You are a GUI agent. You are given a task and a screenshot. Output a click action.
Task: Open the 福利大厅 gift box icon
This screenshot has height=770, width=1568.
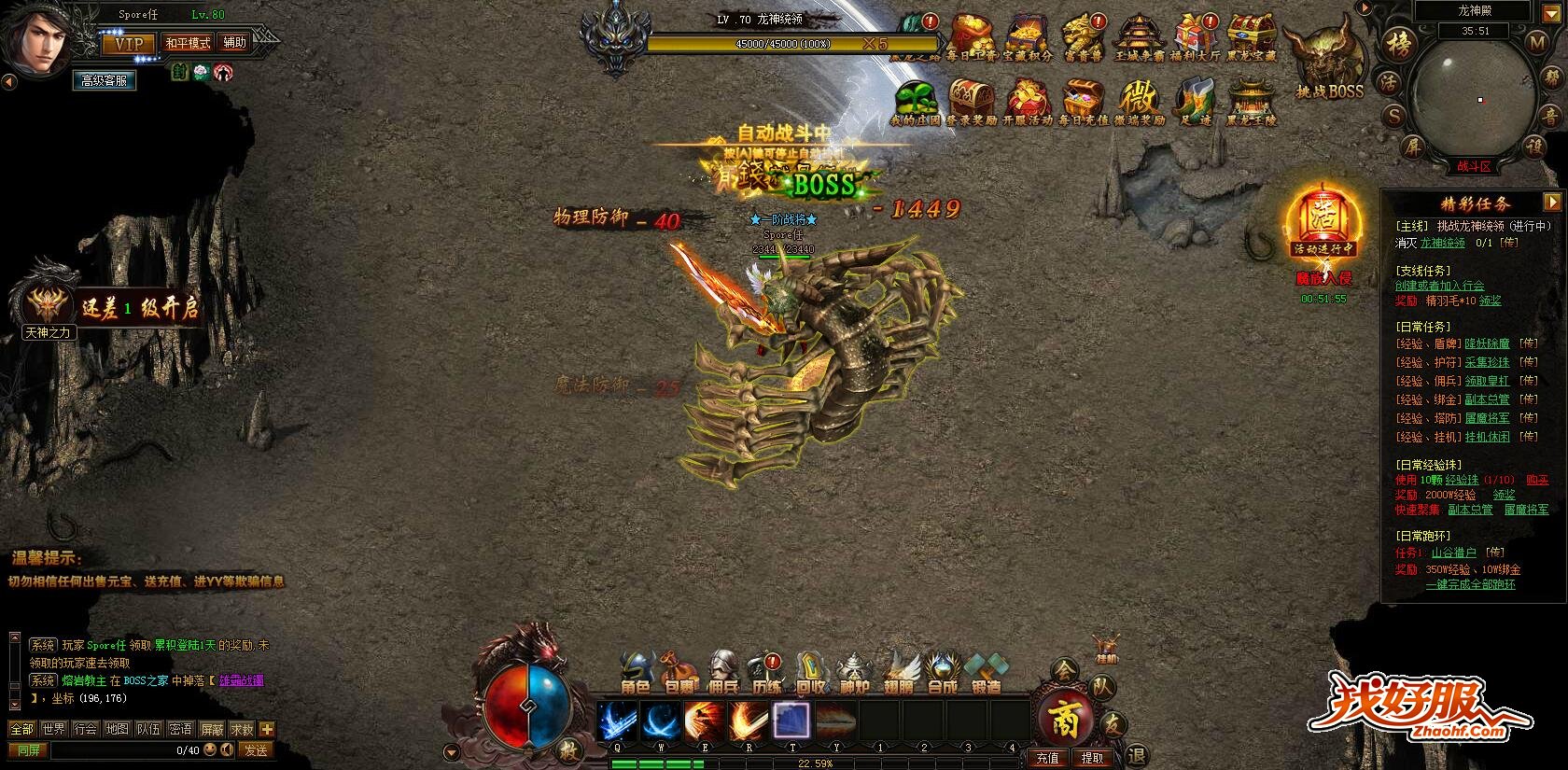click(1195, 37)
